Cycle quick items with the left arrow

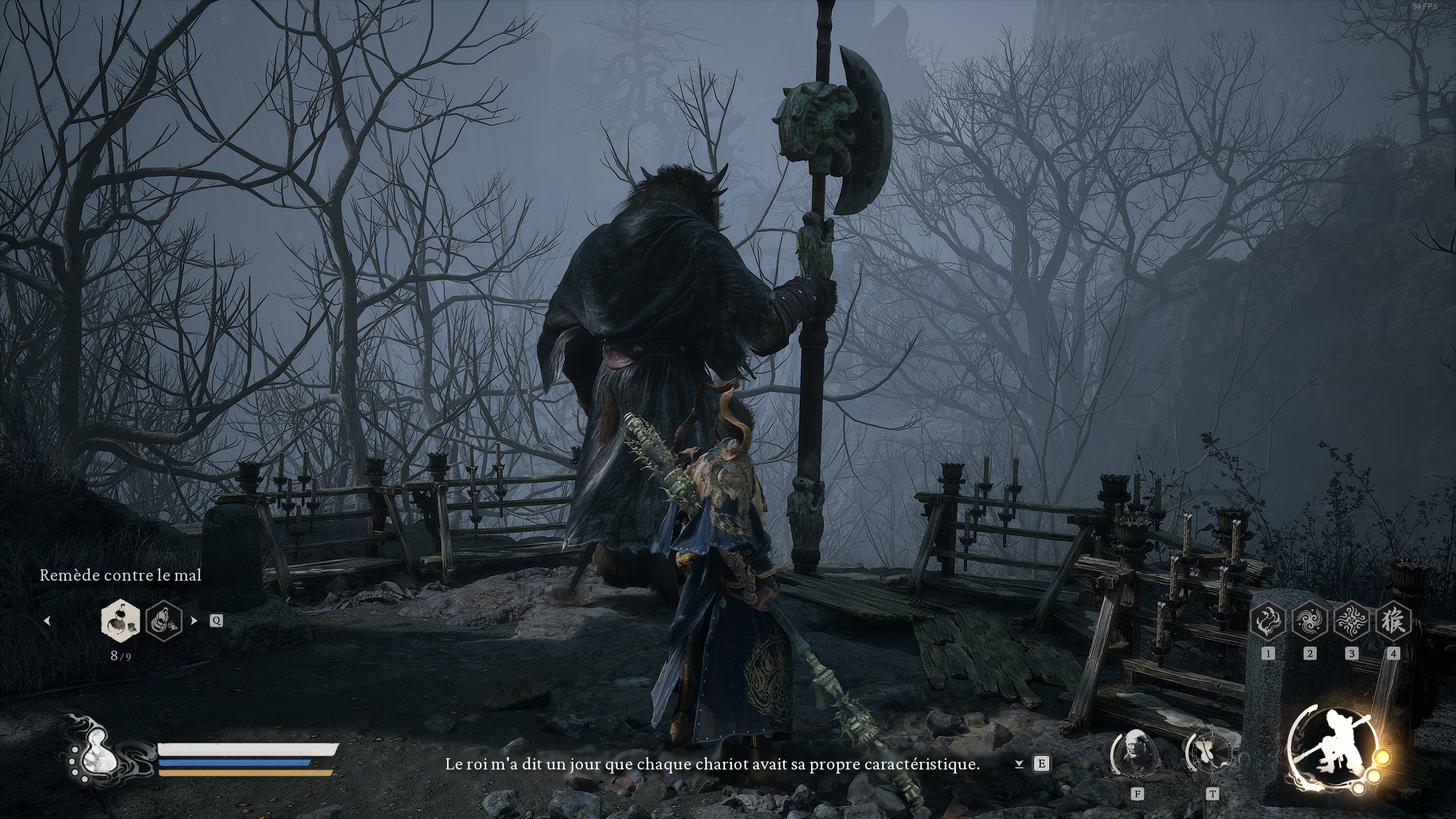point(47,621)
